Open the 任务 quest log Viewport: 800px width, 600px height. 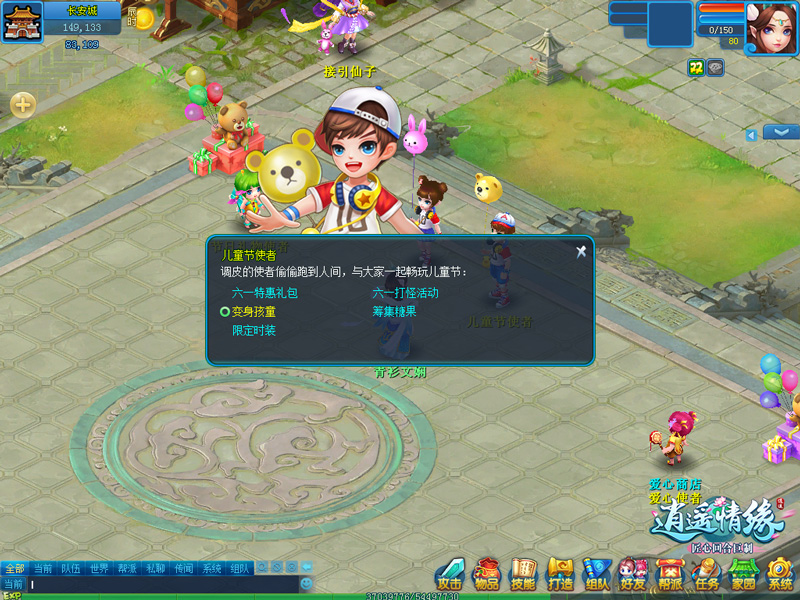pyautogui.click(x=707, y=574)
